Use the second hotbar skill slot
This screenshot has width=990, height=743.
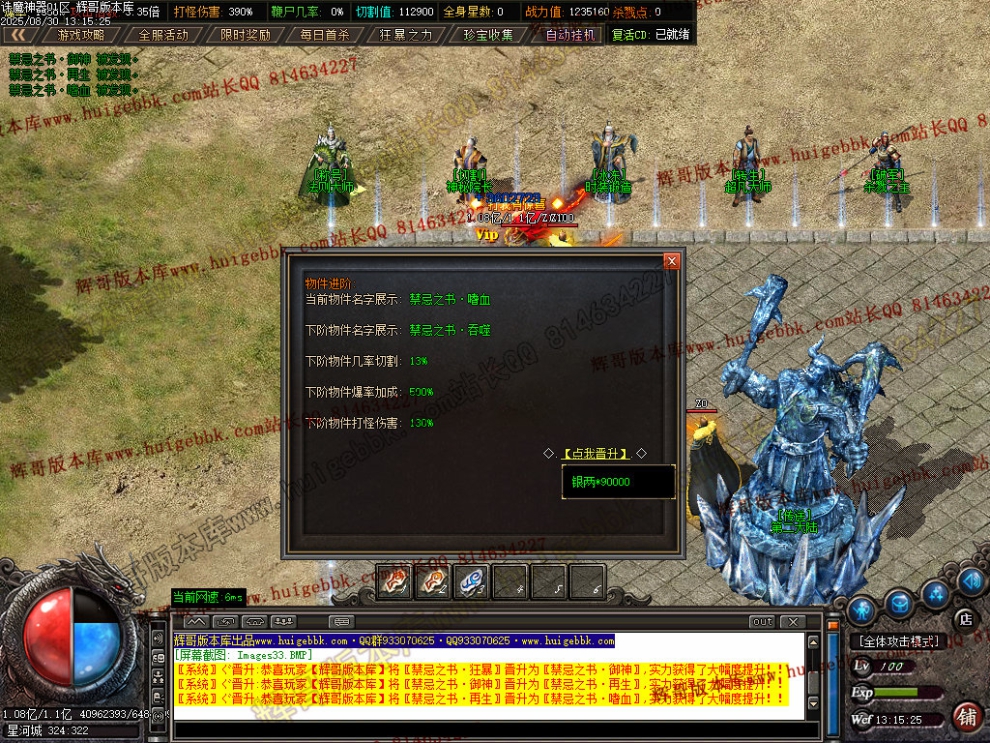[432, 581]
